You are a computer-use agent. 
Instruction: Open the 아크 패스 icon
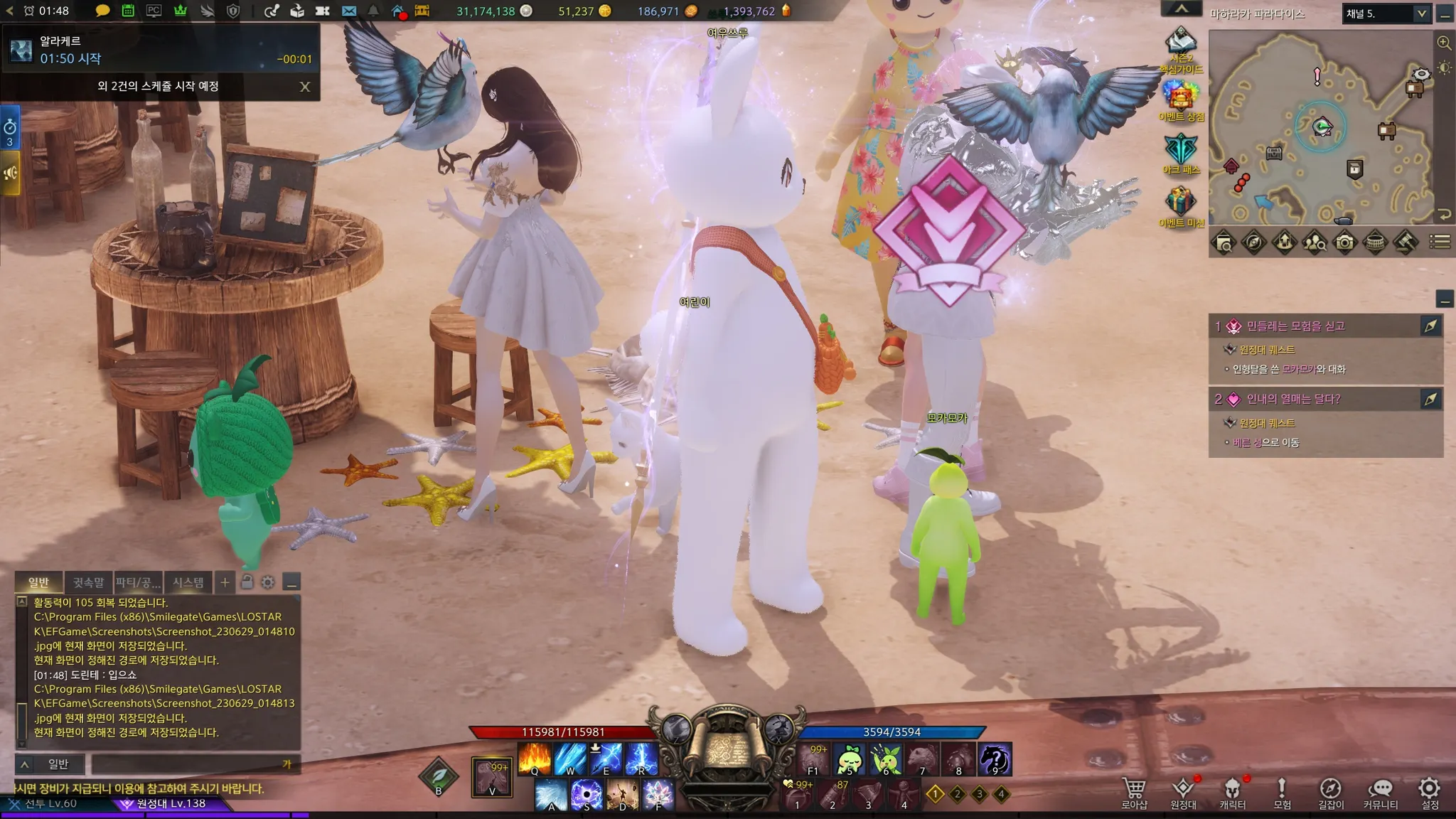(x=1181, y=152)
